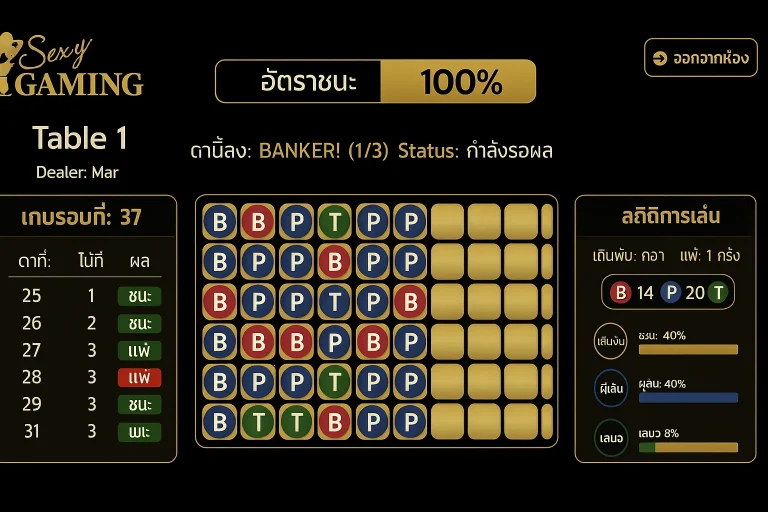
Task: Select the blue-ringed ผู้เล่น circle icon
Action: pyautogui.click(x=610, y=388)
